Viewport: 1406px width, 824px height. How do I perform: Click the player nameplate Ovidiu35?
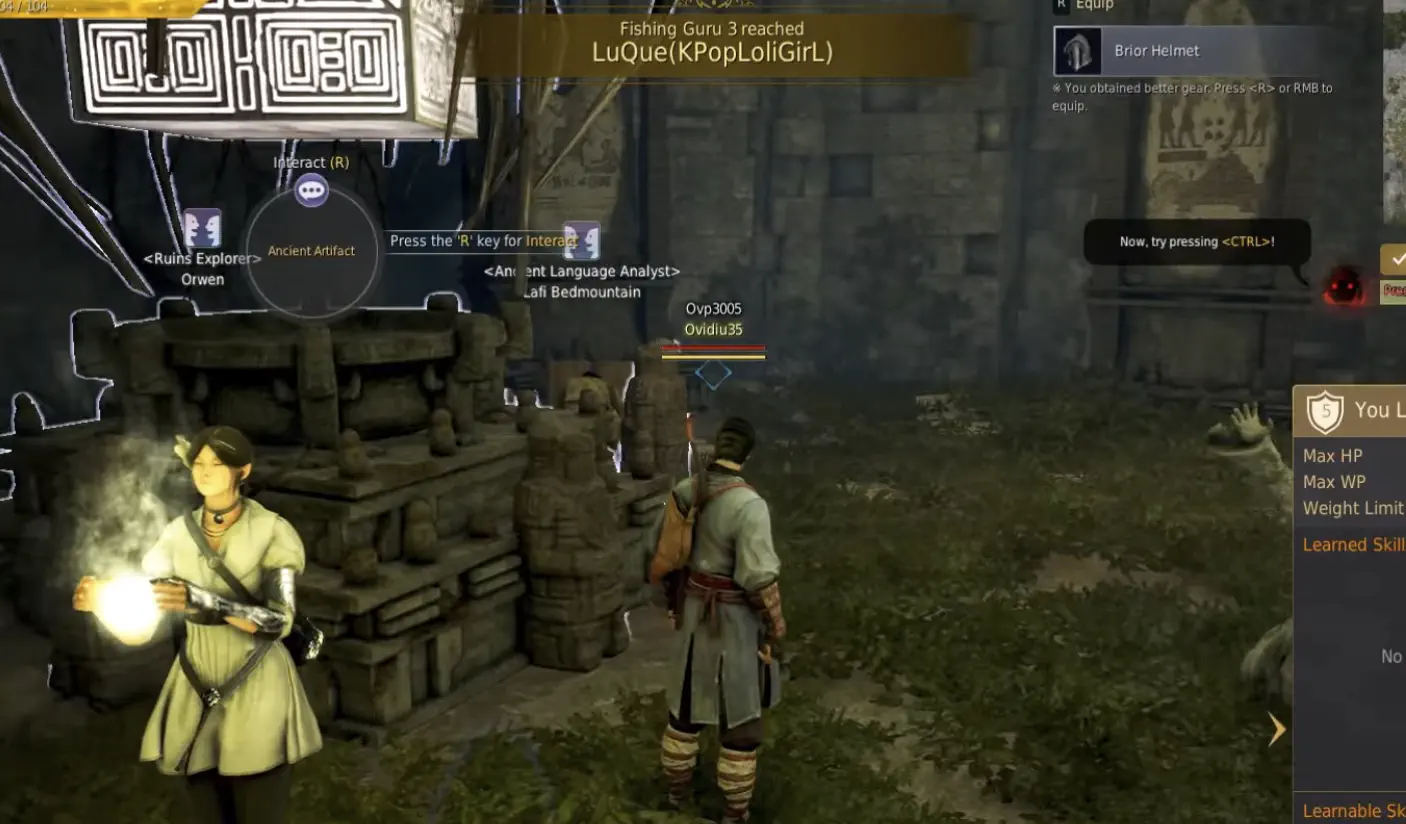(x=712, y=329)
